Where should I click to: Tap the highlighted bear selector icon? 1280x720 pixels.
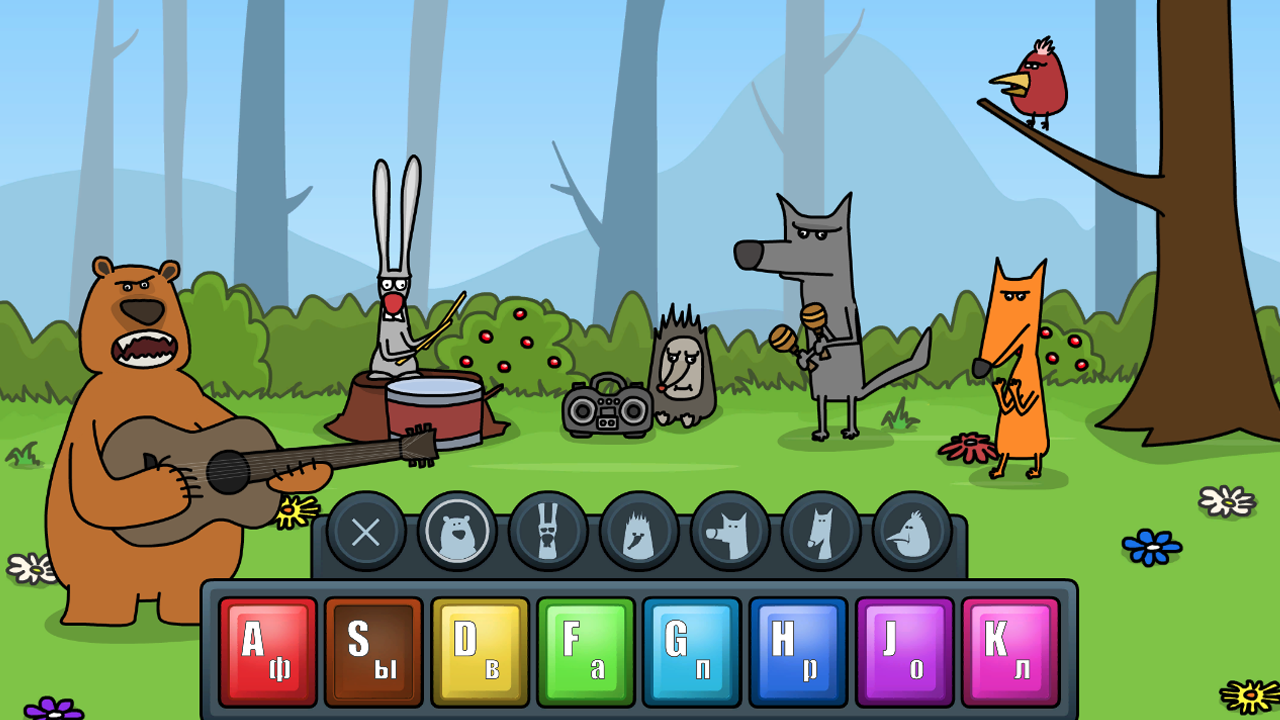(458, 533)
